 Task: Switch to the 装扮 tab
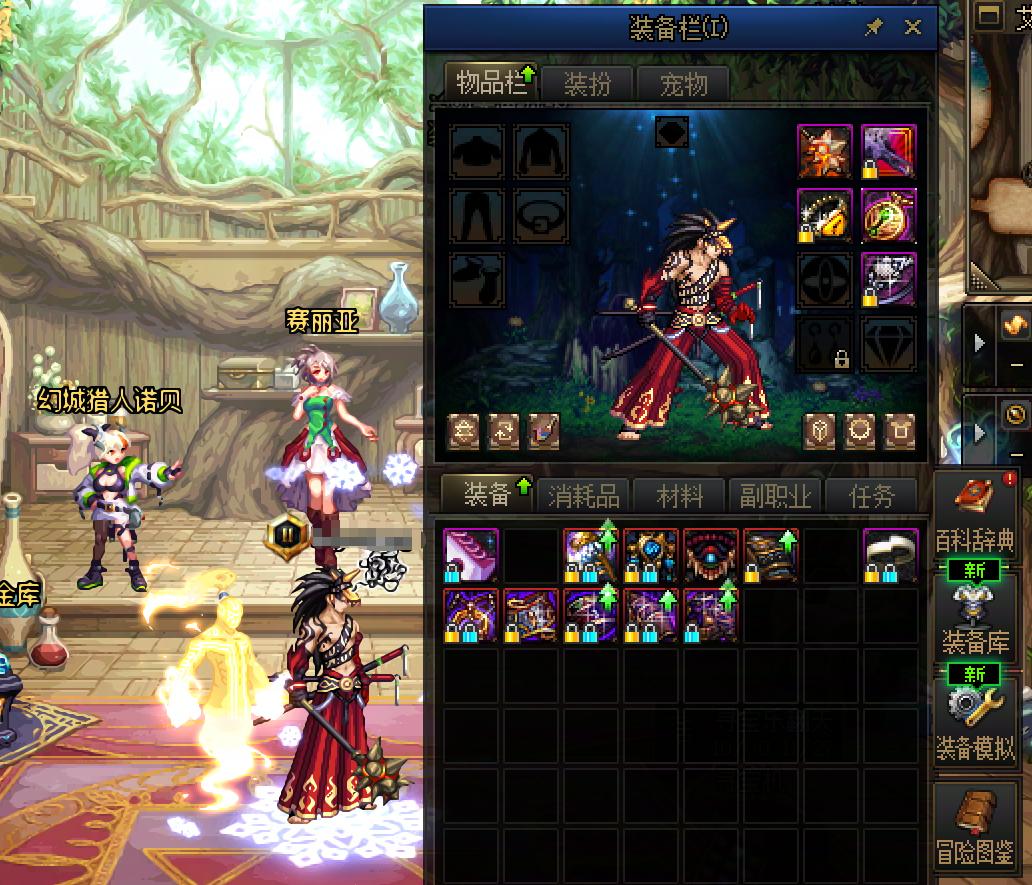click(587, 85)
